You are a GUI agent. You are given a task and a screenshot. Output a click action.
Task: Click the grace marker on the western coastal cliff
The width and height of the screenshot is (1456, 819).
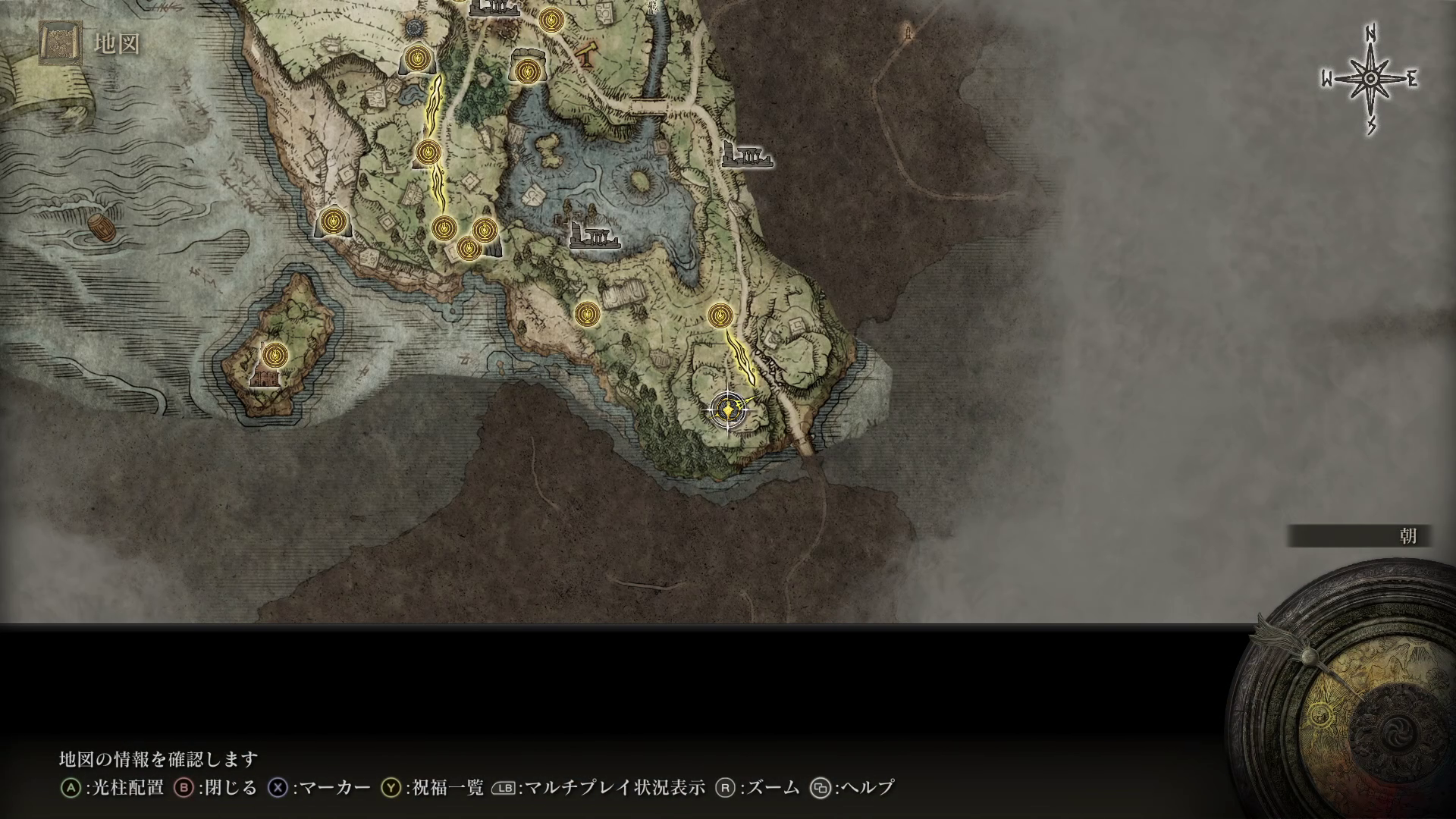[x=331, y=221]
